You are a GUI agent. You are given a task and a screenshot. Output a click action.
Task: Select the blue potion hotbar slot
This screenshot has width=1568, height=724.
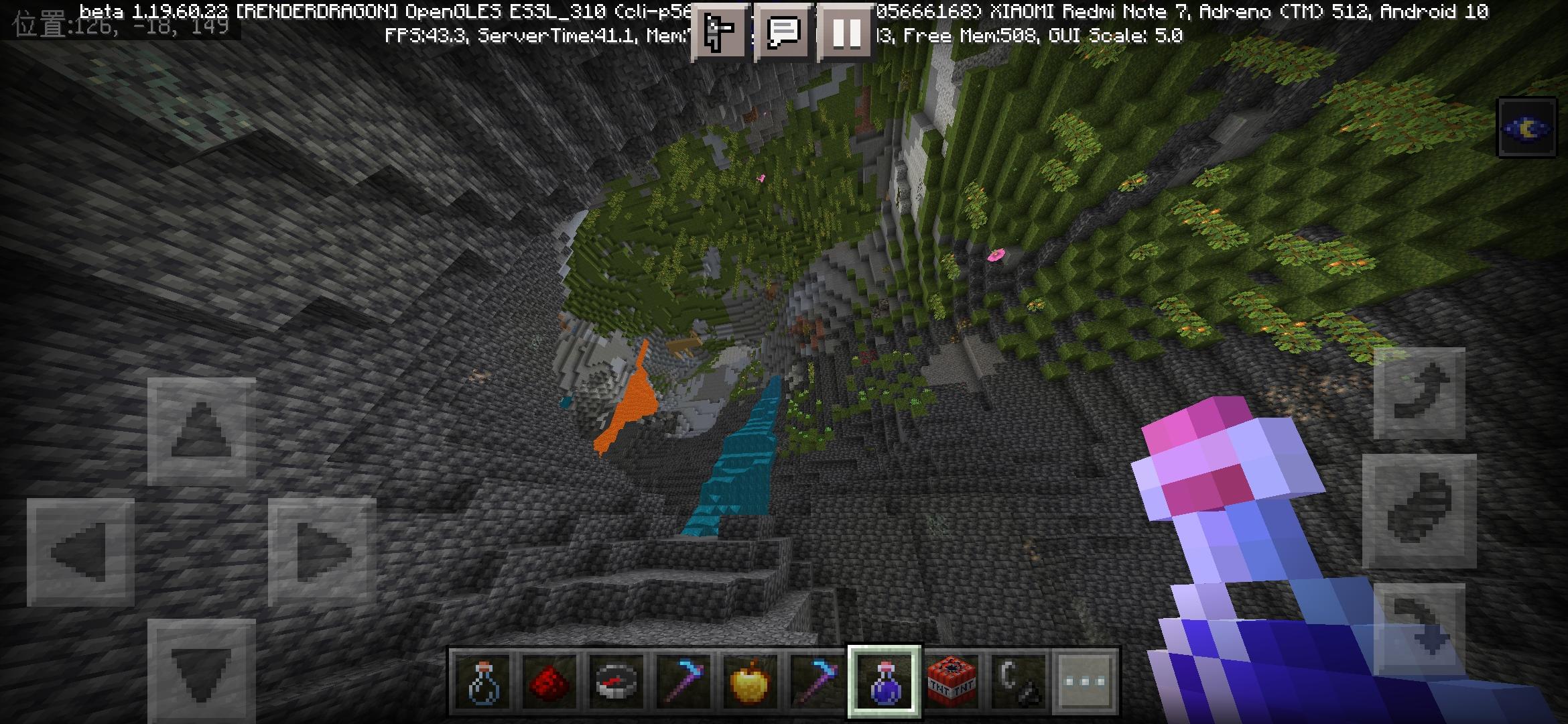[885, 682]
